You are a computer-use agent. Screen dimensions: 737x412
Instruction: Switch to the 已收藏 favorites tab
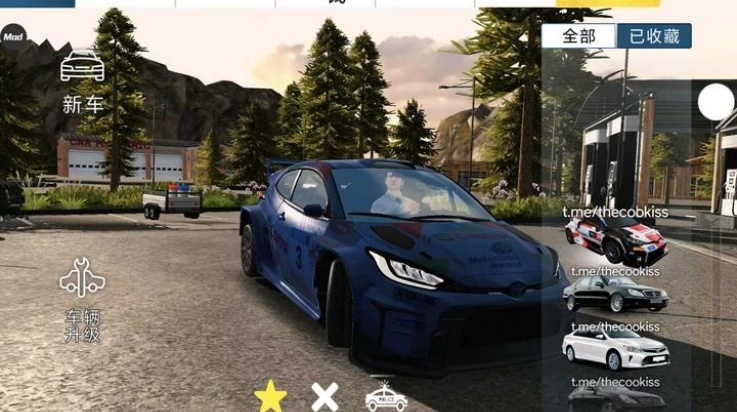pyautogui.click(x=654, y=36)
